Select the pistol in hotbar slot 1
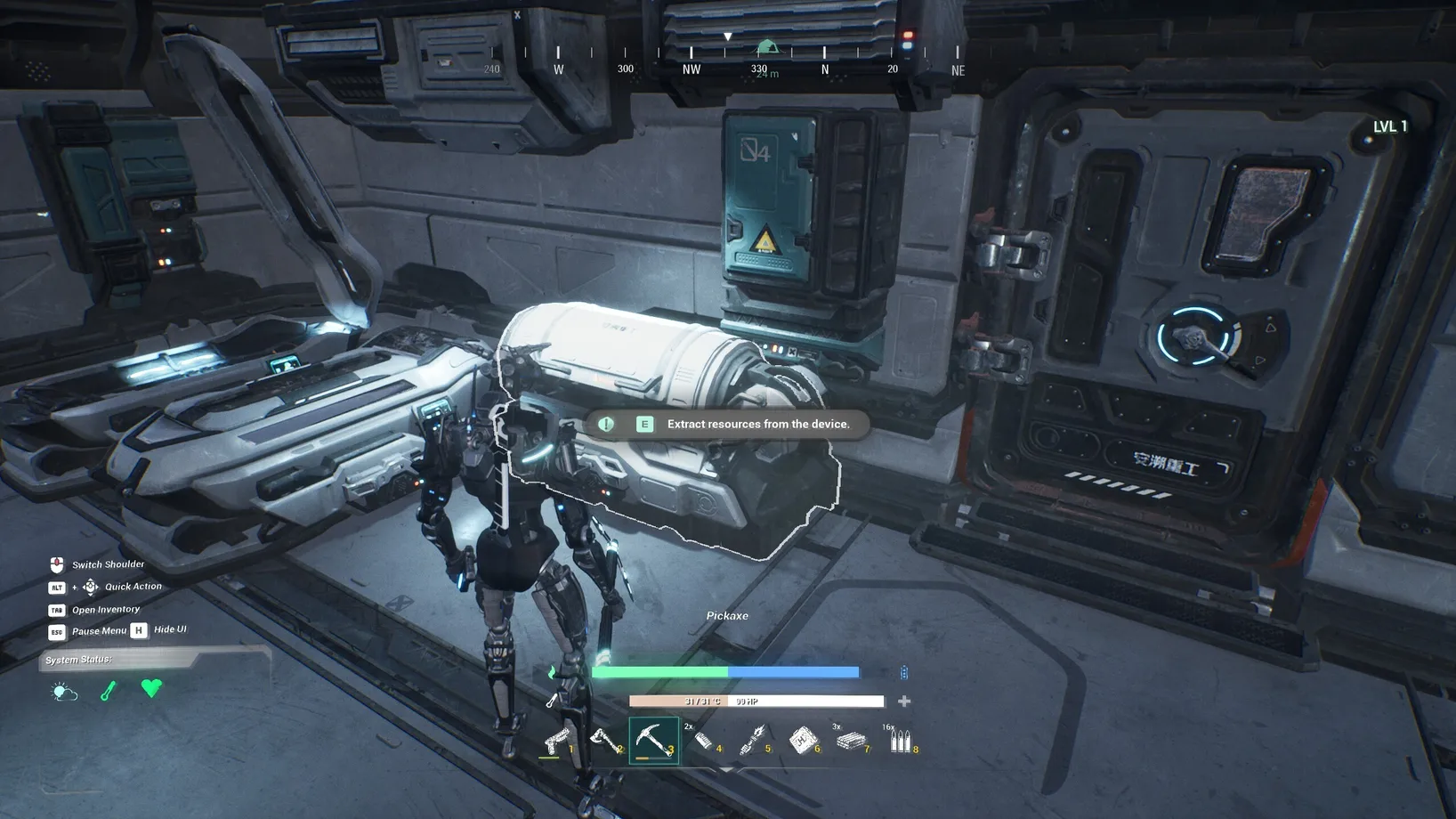Viewport: 1456px width, 819px height. 557,741
